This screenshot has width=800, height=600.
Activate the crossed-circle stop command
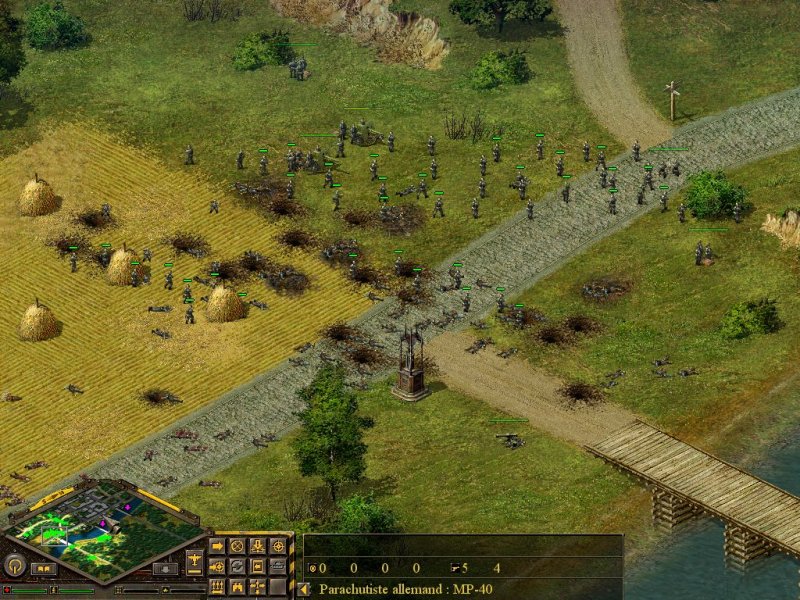coord(237,546)
